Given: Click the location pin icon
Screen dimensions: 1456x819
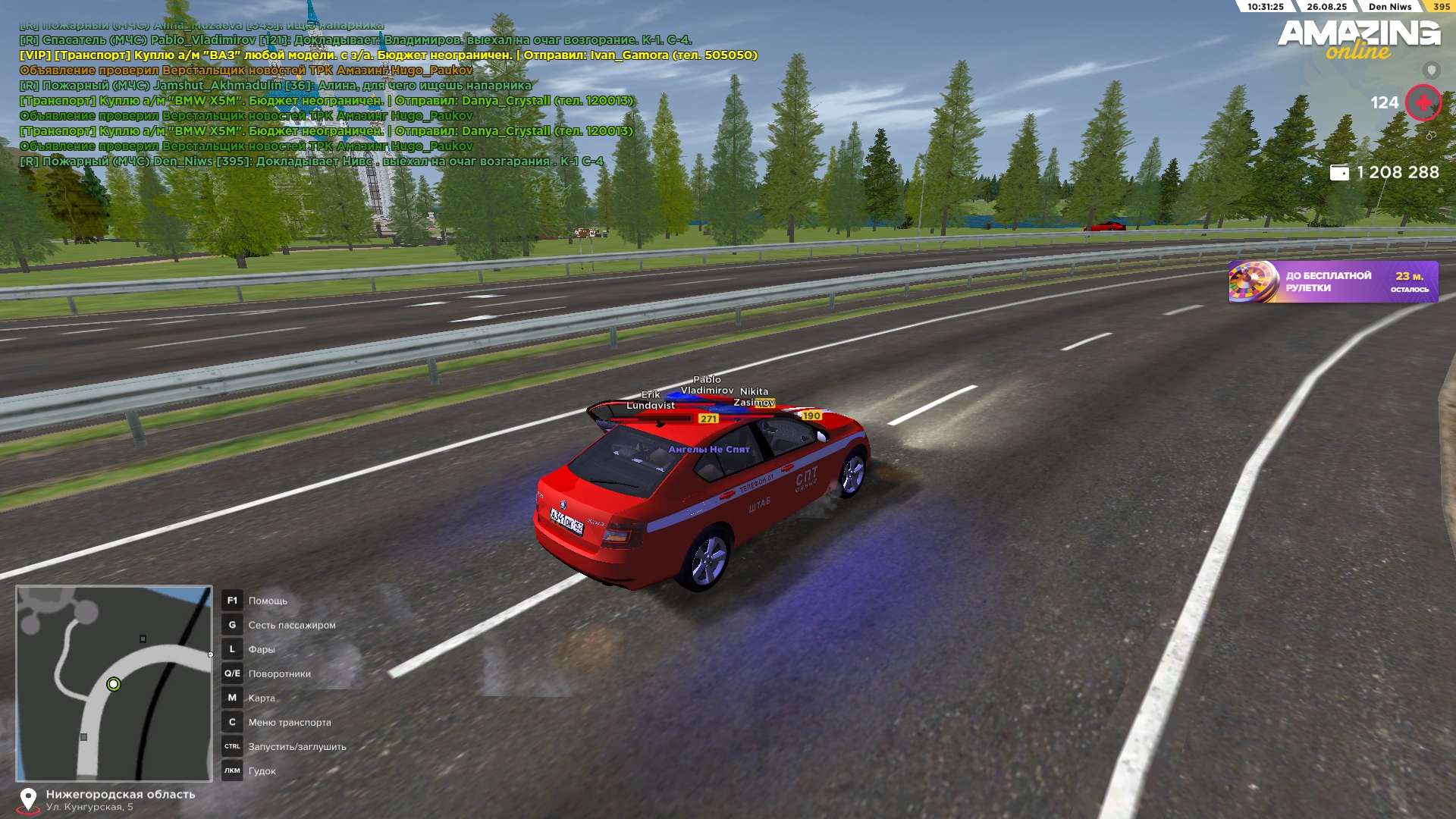Looking at the screenshot, I should [x=28, y=800].
